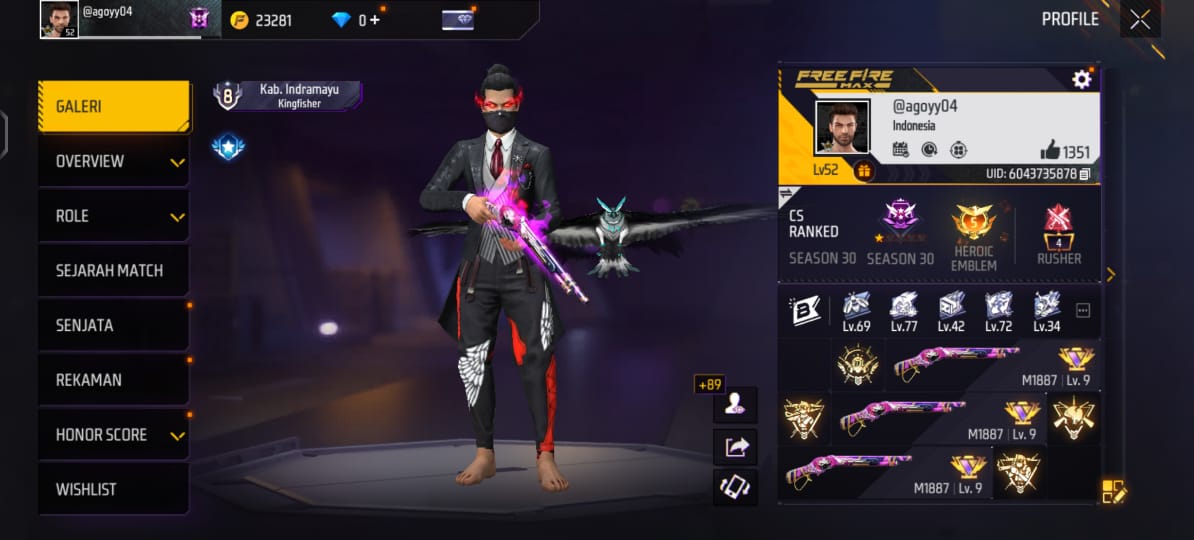Open profile settings gear icon

point(1081,79)
